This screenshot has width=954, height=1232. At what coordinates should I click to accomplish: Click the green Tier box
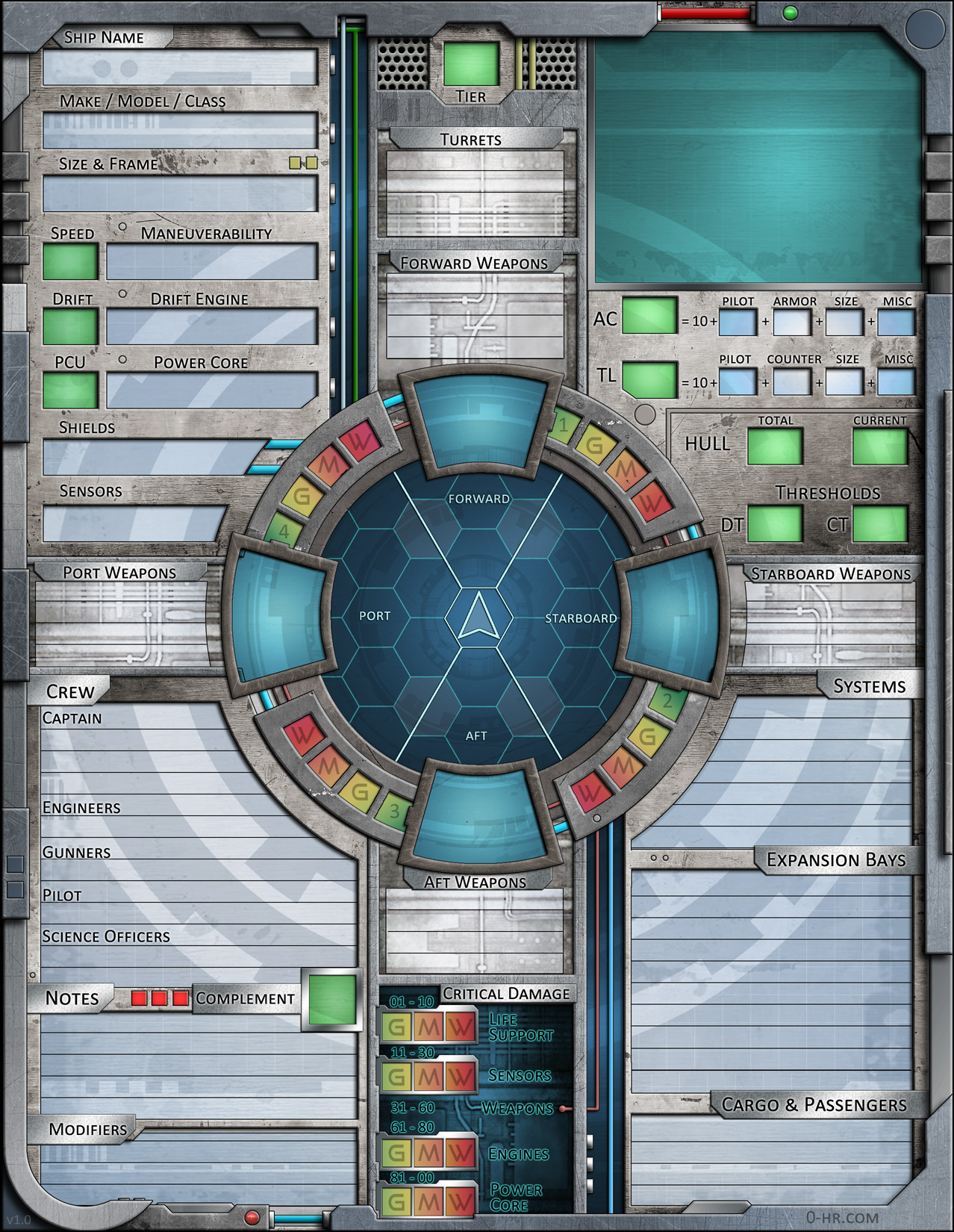pyautogui.click(x=471, y=64)
